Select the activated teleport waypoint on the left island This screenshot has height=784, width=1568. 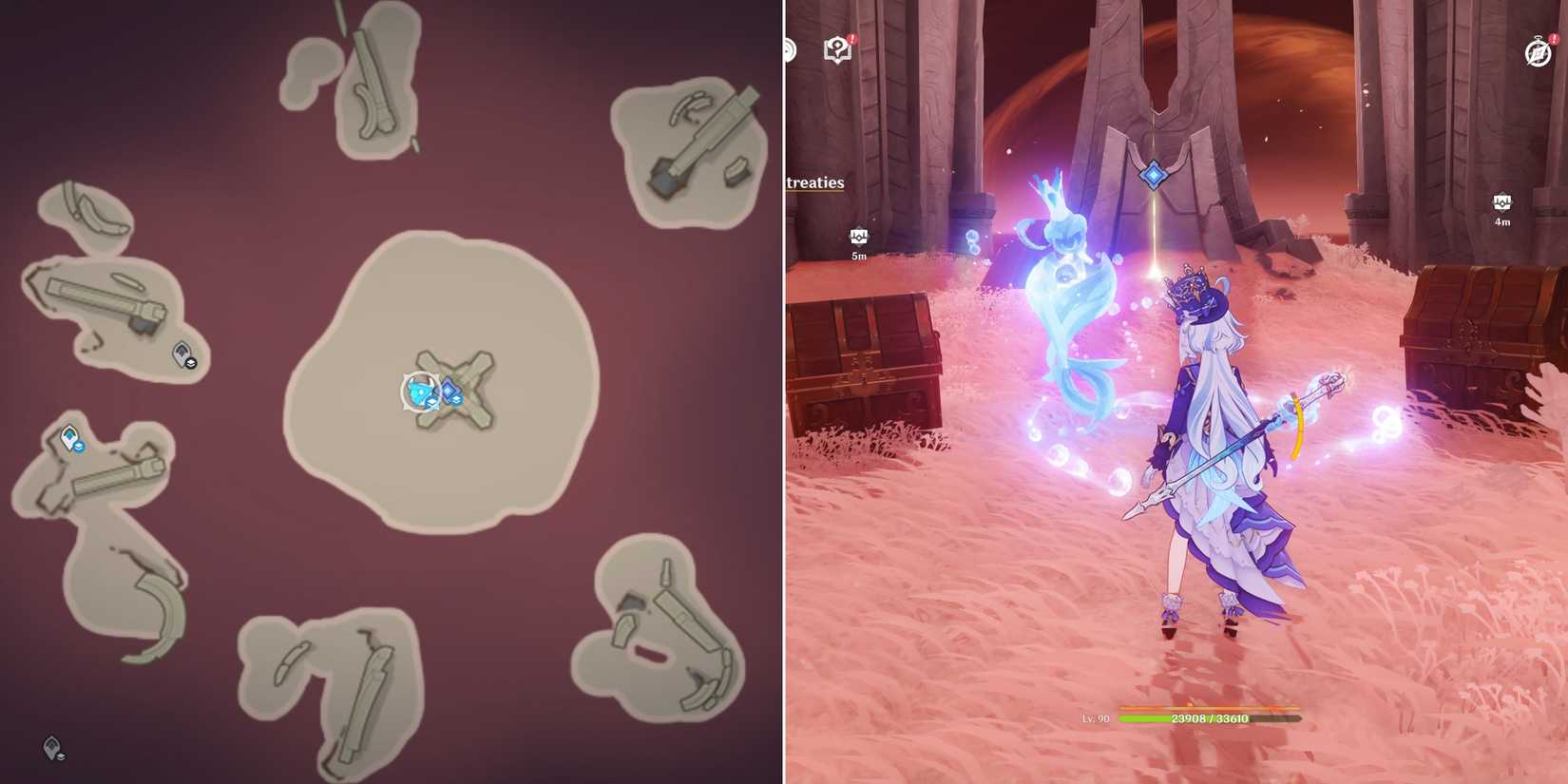pyautogui.click(x=67, y=434)
